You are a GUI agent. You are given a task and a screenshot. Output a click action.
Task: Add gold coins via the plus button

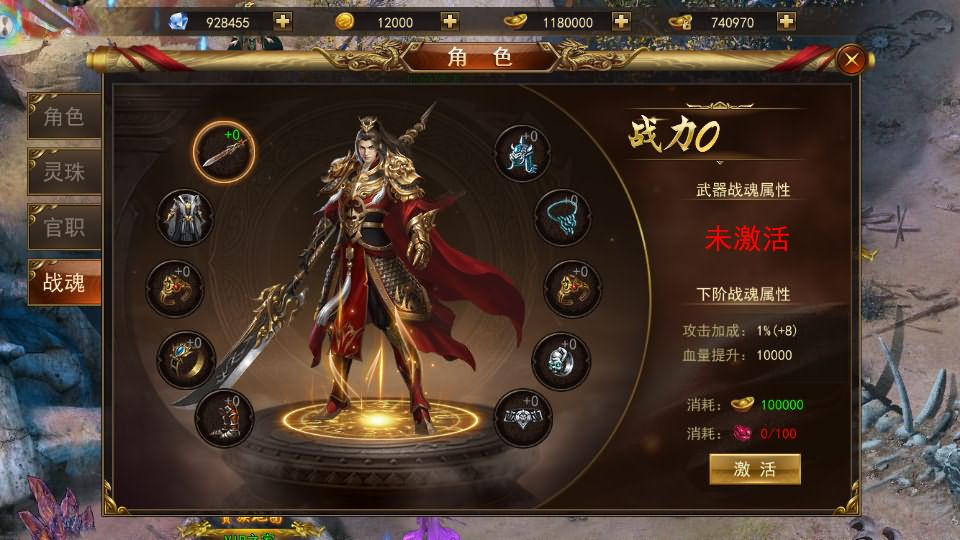pos(450,21)
